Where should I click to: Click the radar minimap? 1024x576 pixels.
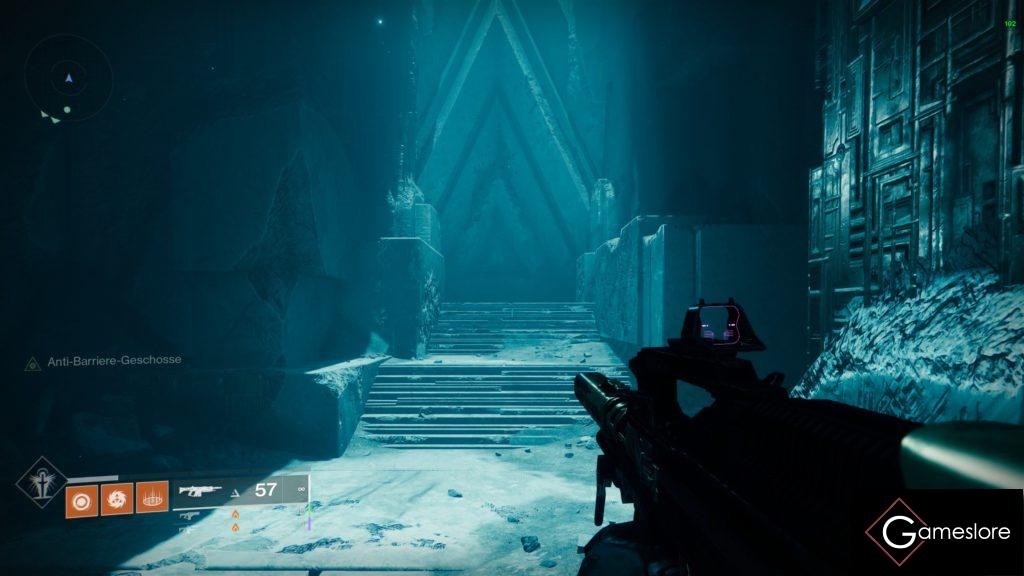pos(68,78)
